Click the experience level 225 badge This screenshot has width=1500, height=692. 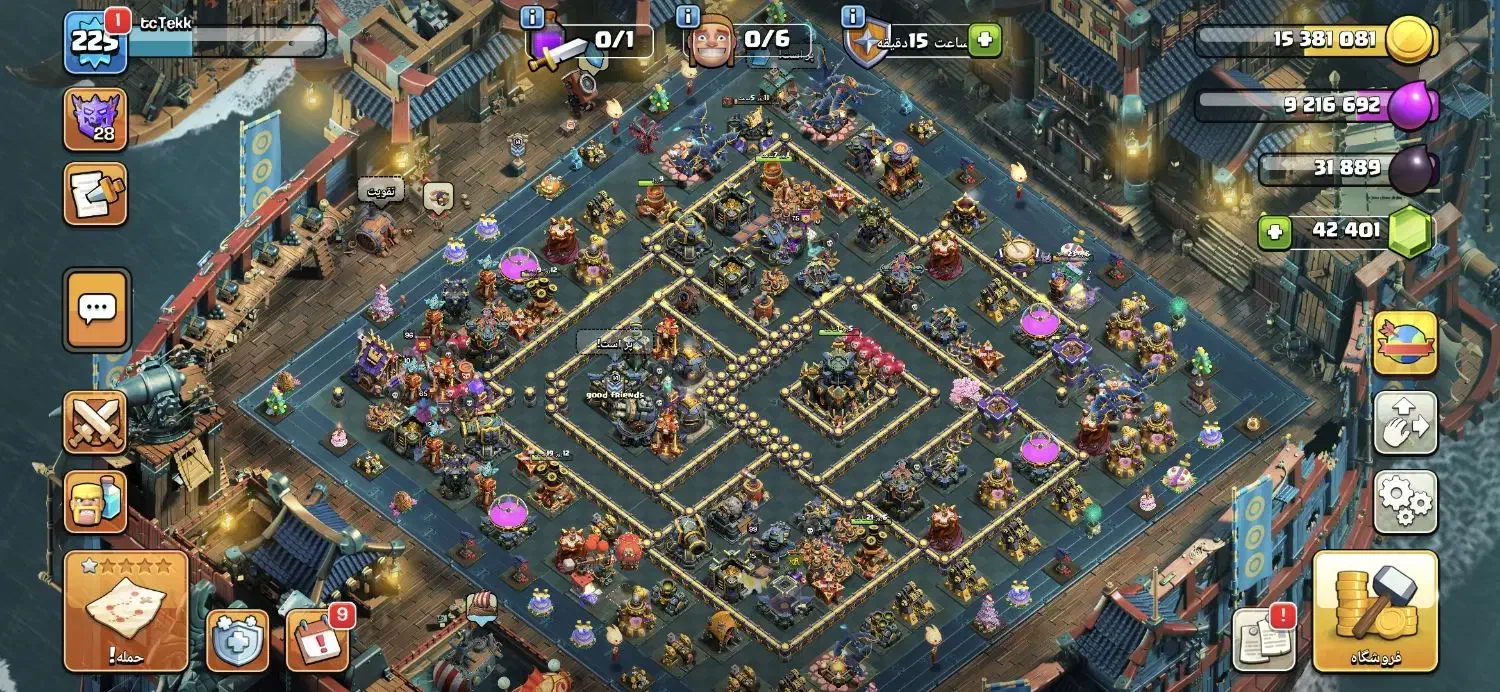point(95,43)
